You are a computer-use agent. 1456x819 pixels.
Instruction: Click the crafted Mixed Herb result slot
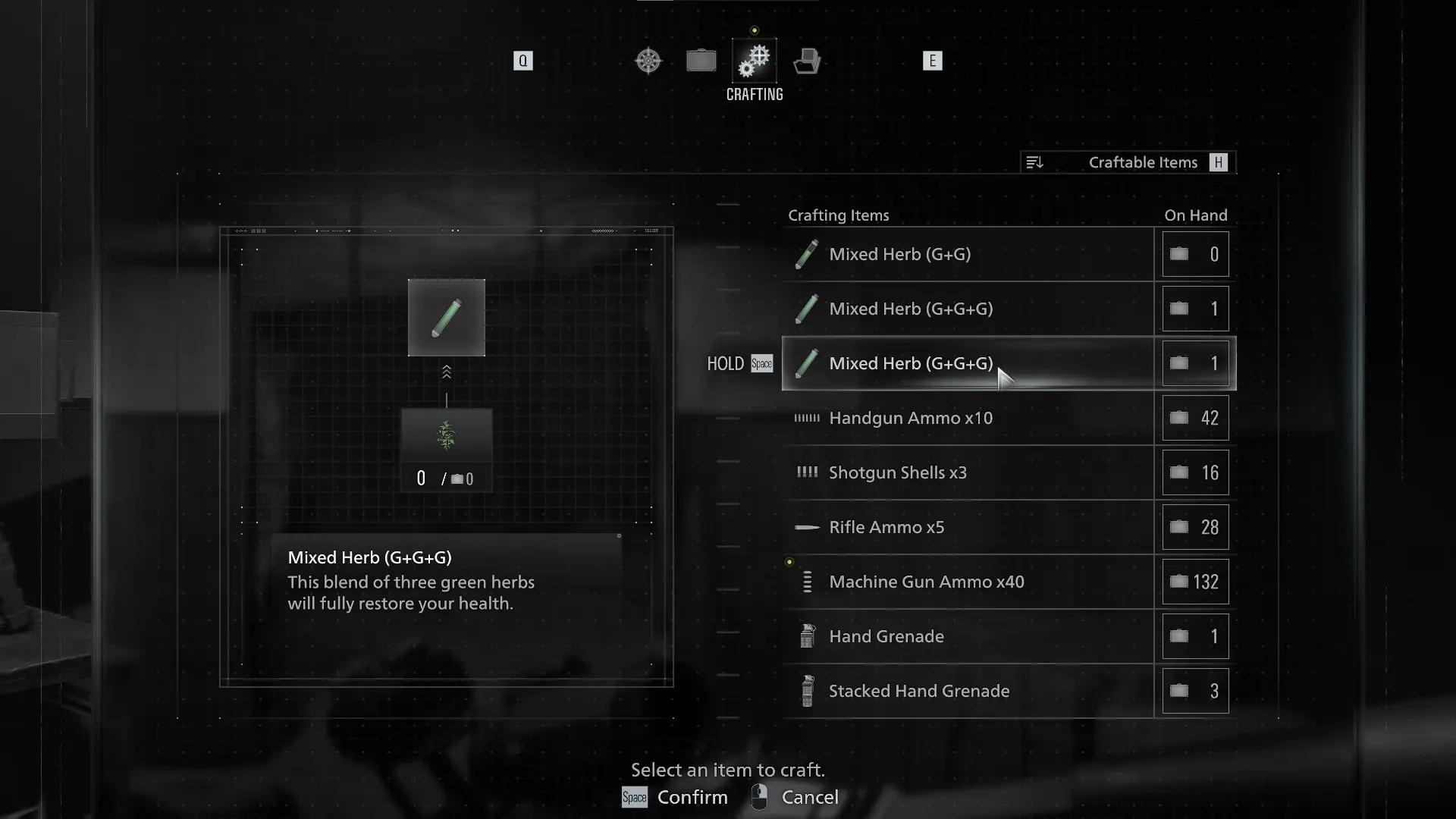click(447, 318)
